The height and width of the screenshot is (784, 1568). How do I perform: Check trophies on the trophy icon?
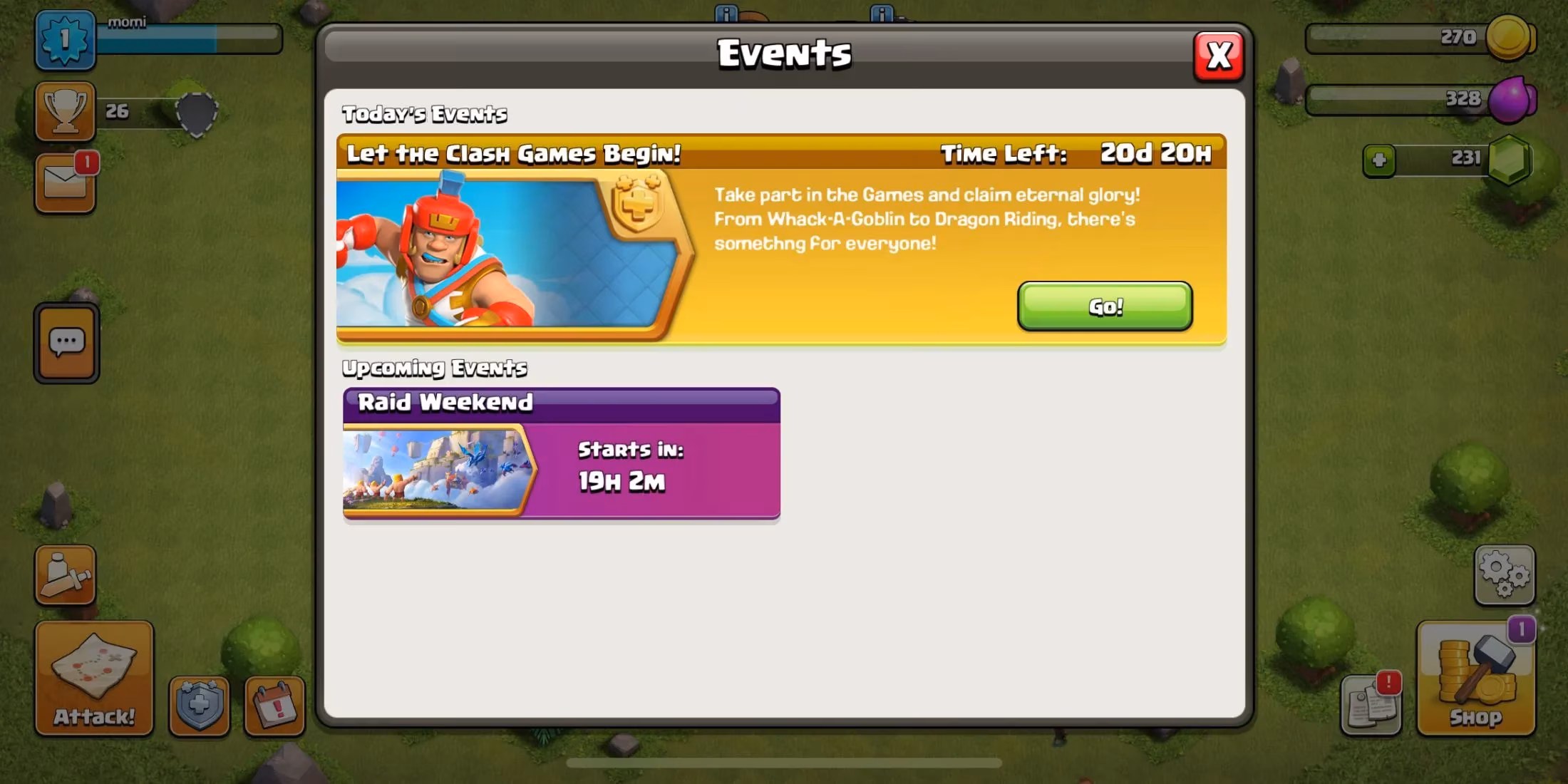tap(65, 112)
